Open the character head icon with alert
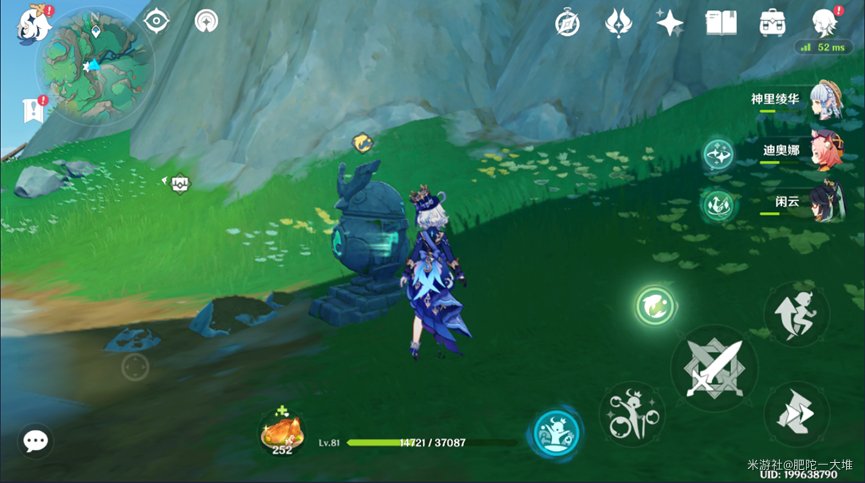Screen dimensions: 865x483 pos(823,22)
